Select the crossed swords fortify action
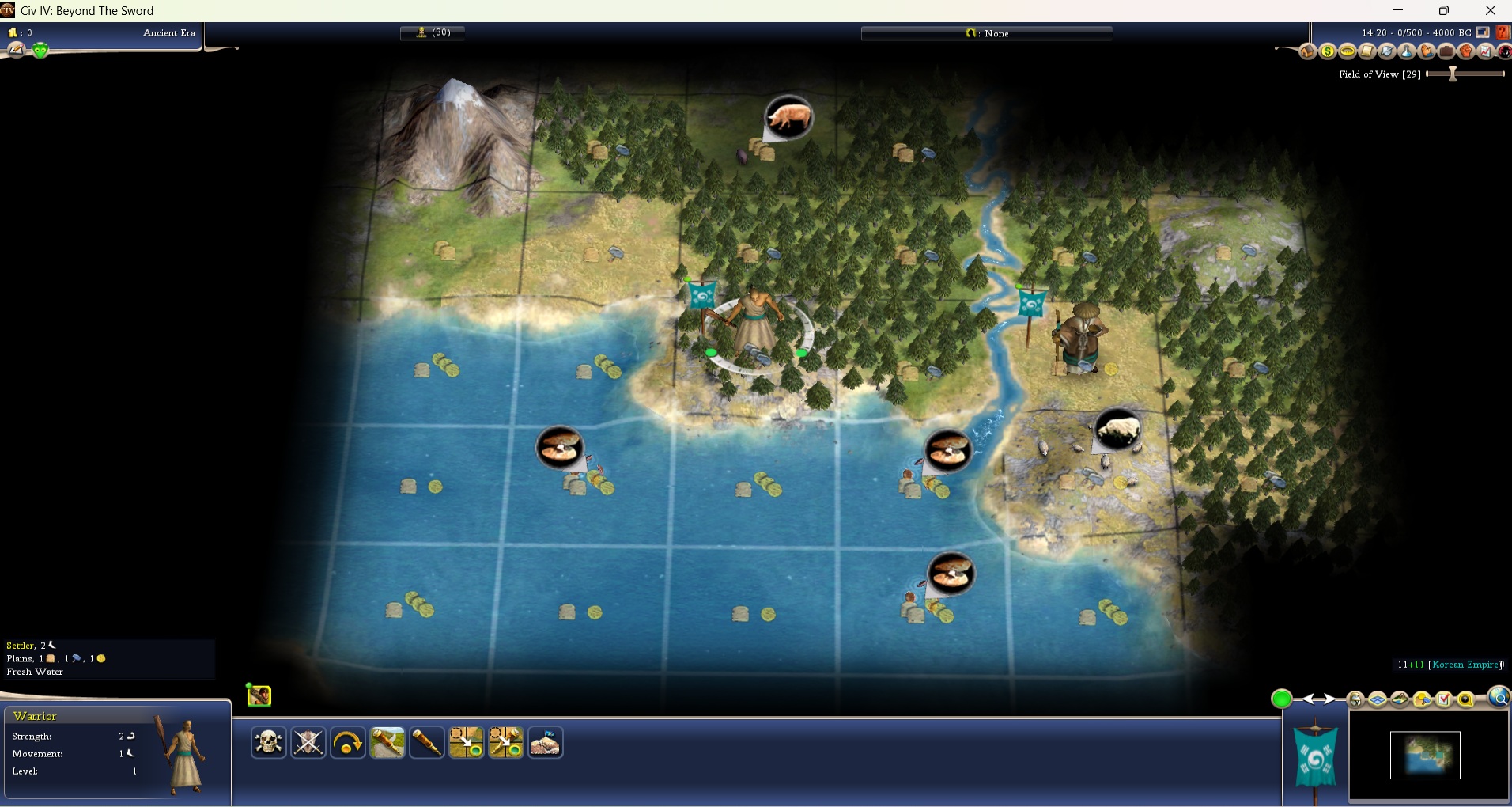The height and width of the screenshot is (807, 1512). pyautogui.click(x=308, y=743)
